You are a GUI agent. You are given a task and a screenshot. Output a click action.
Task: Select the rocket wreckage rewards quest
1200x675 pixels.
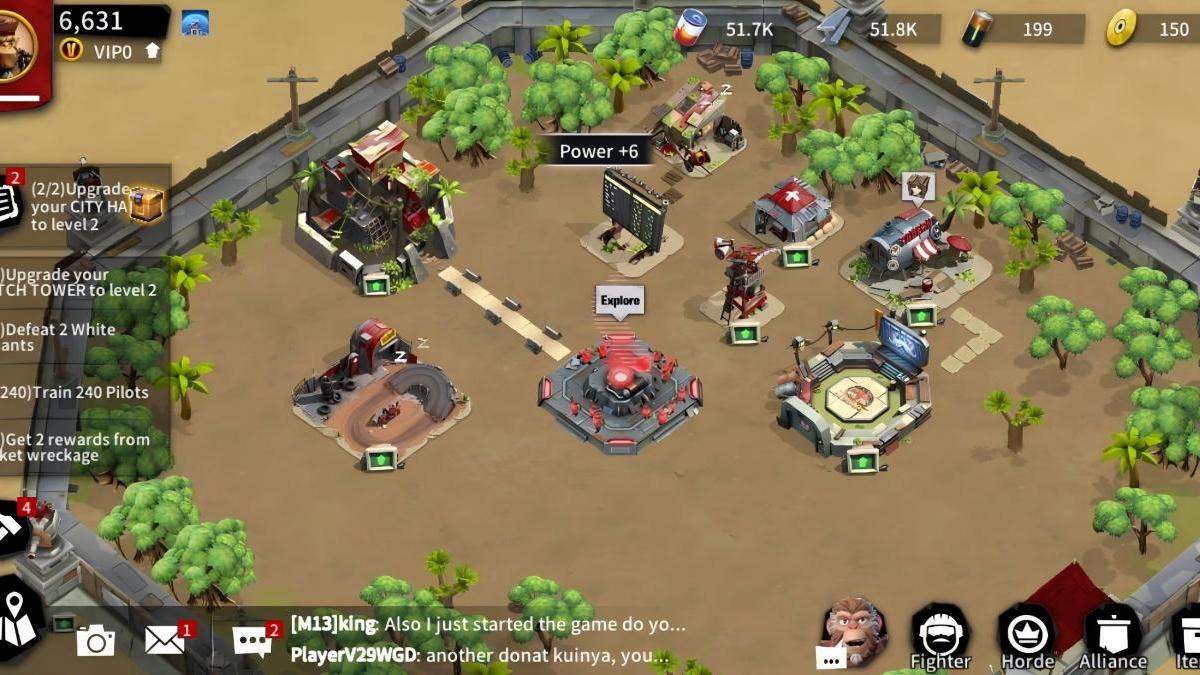click(x=75, y=447)
